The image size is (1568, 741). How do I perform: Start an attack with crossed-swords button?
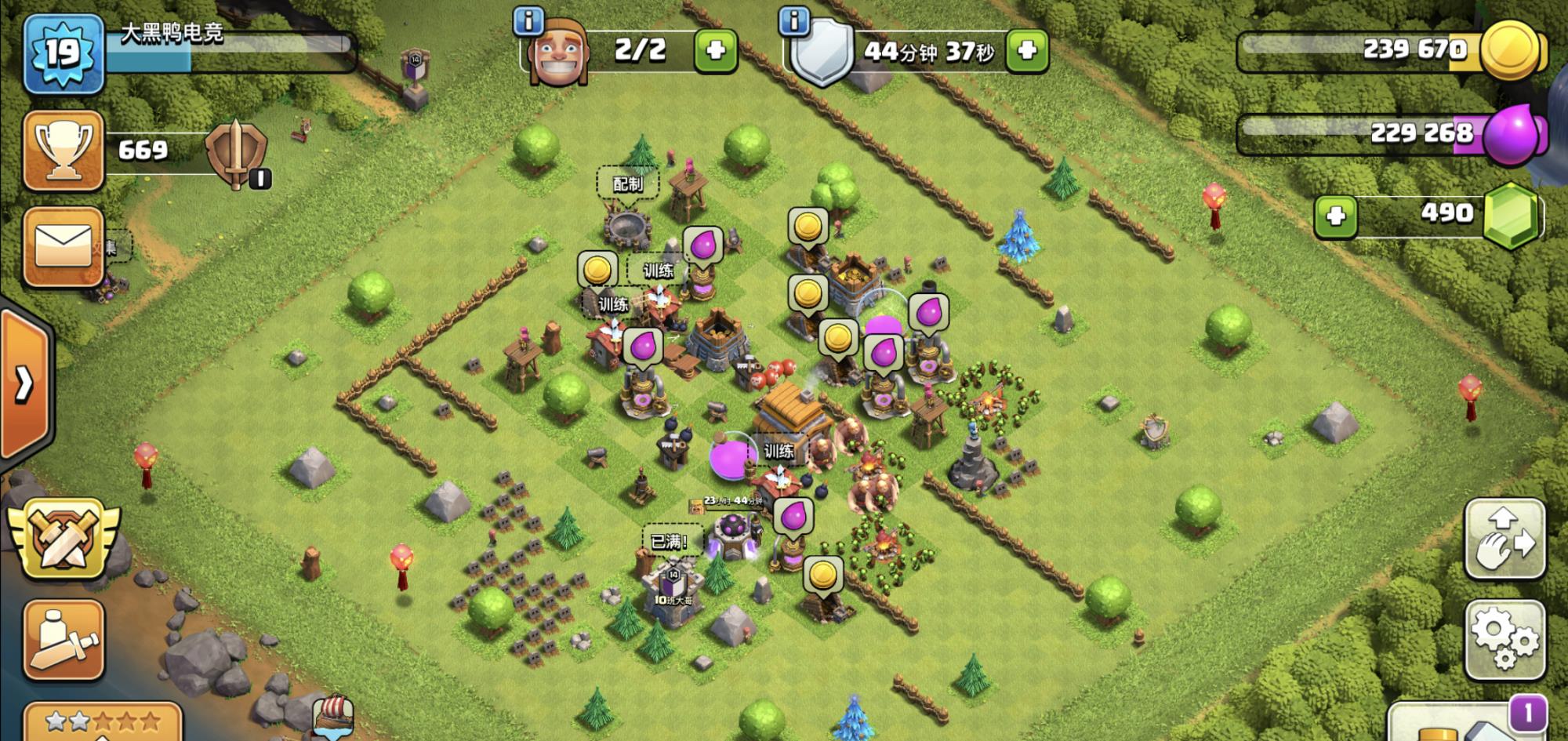click(64, 538)
